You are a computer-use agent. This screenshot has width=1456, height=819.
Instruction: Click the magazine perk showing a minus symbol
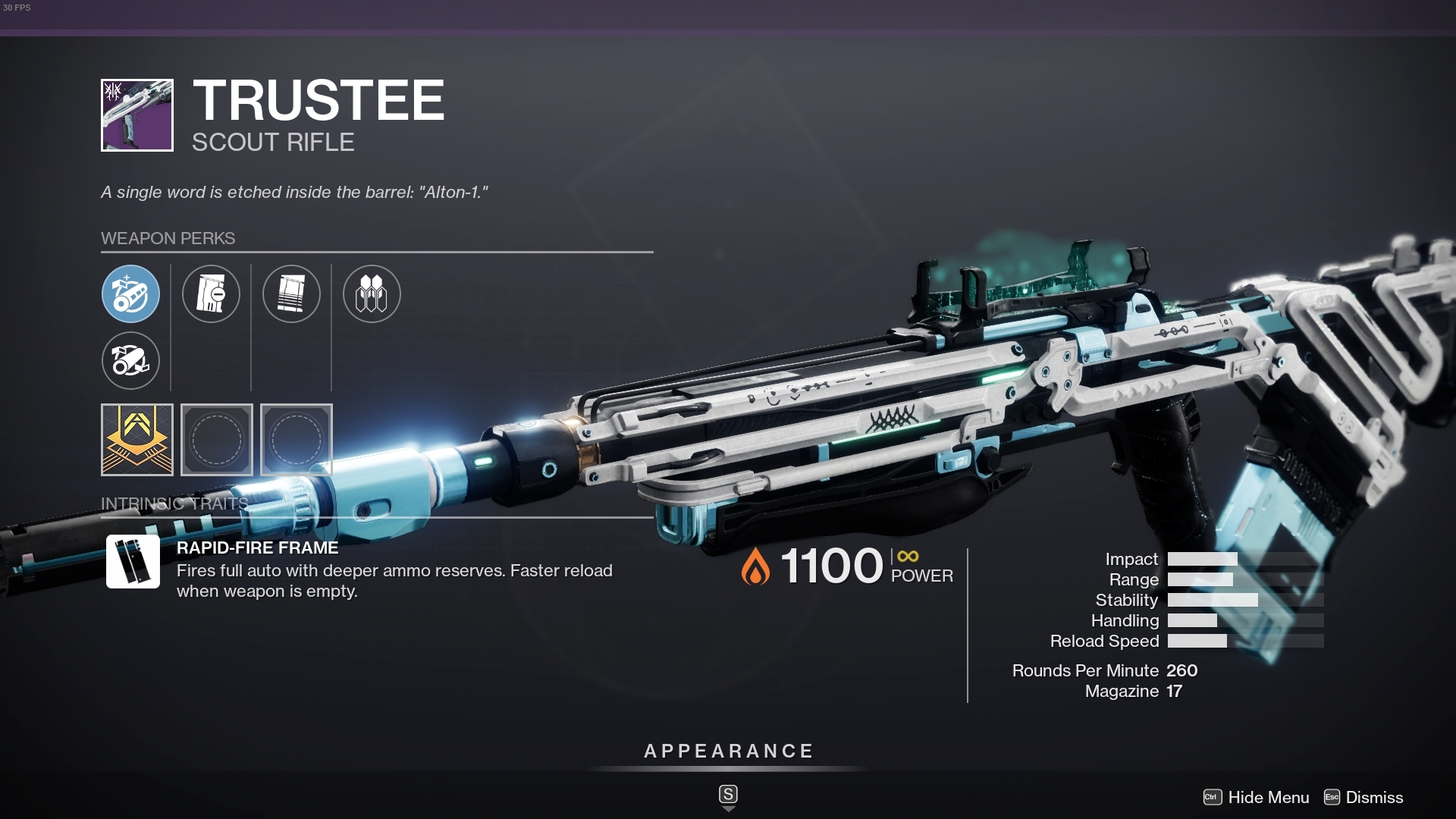[212, 294]
